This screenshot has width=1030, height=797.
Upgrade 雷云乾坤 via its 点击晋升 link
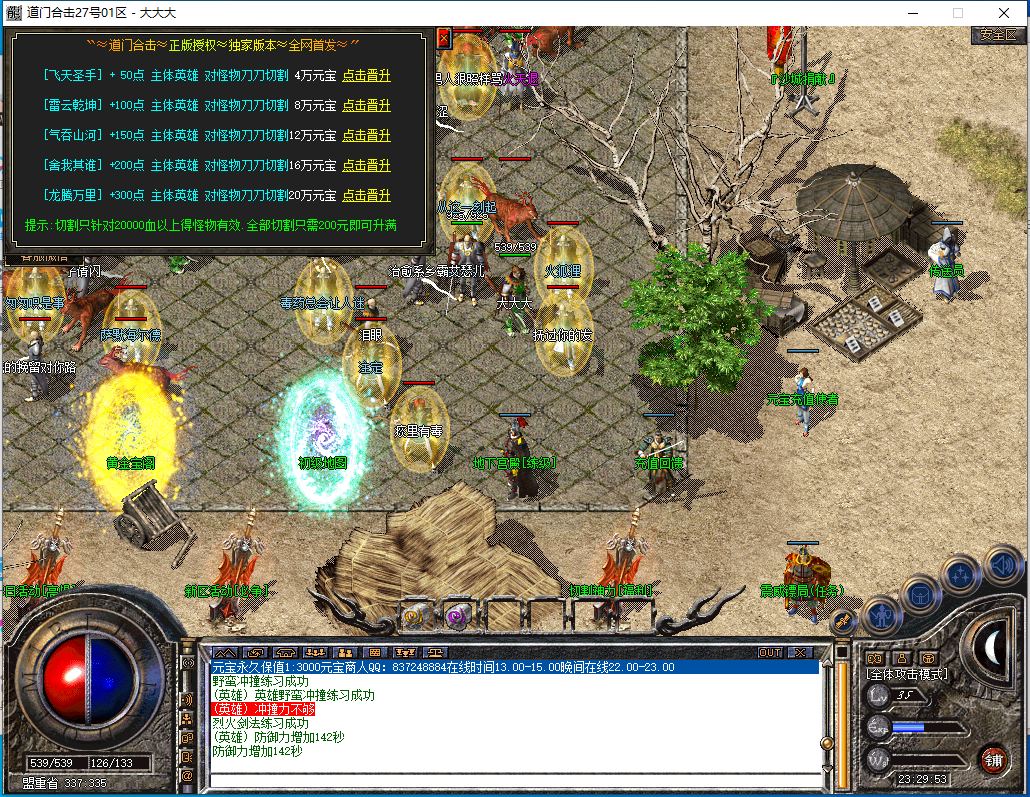tap(366, 105)
